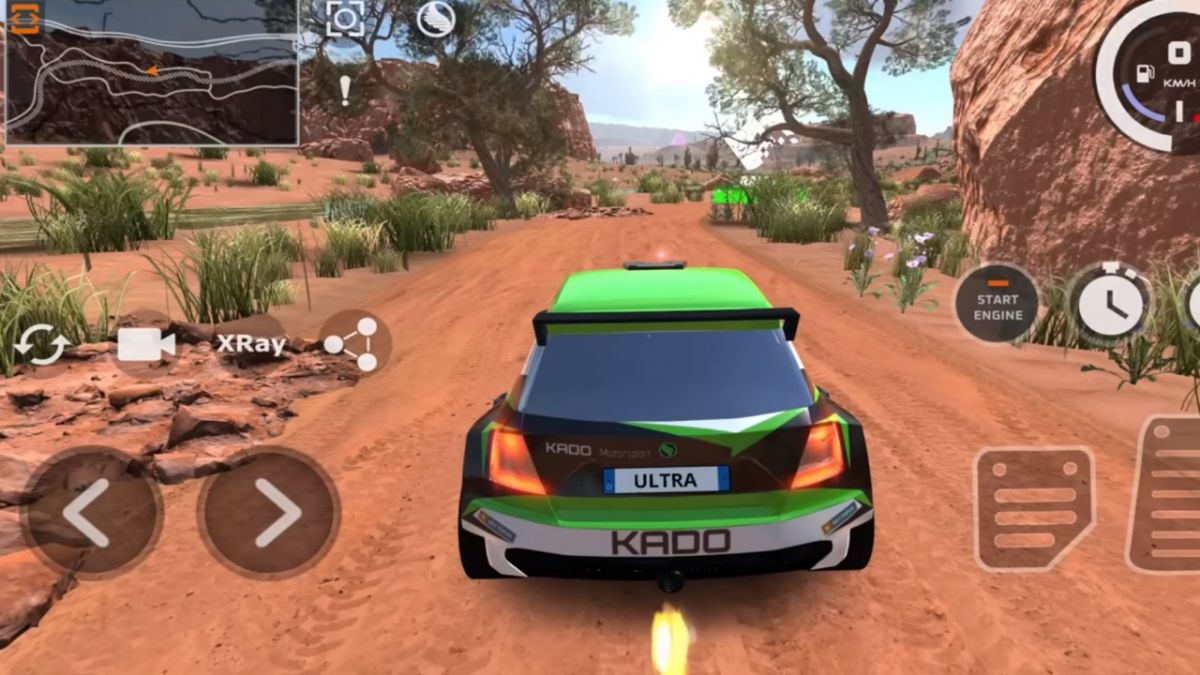Push the gas pedal at the screen edge
1200x675 pixels.
click(1170, 495)
